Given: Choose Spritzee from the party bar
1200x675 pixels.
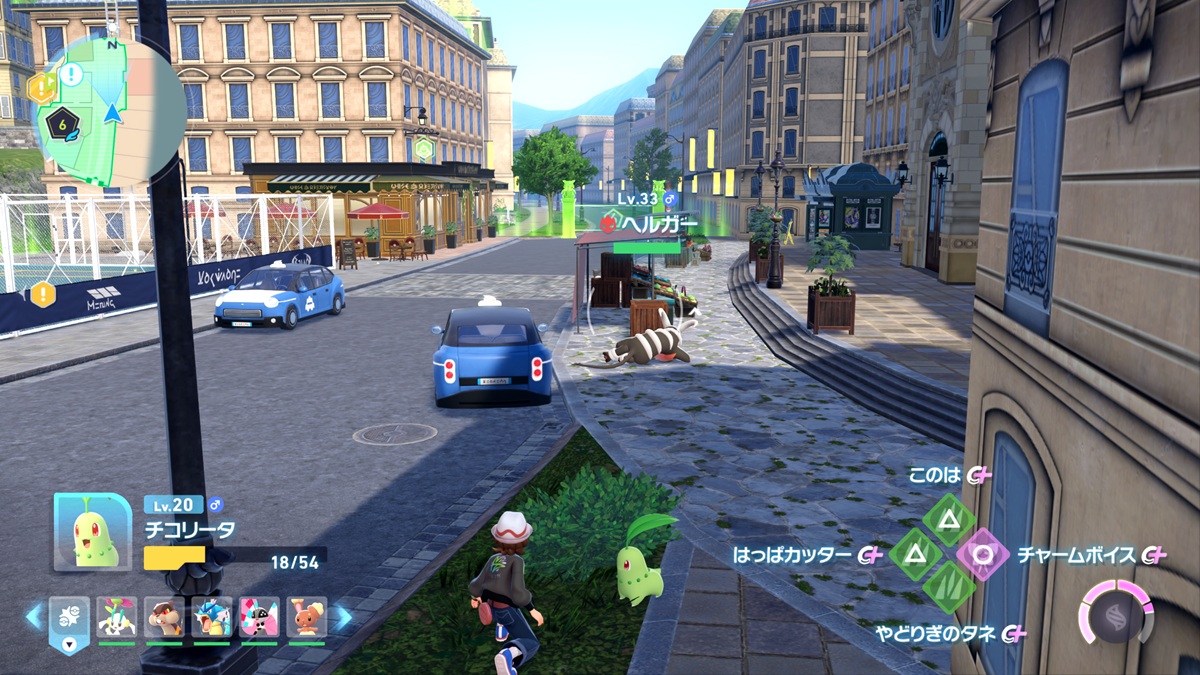Looking at the screenshot, I should 259,618.
